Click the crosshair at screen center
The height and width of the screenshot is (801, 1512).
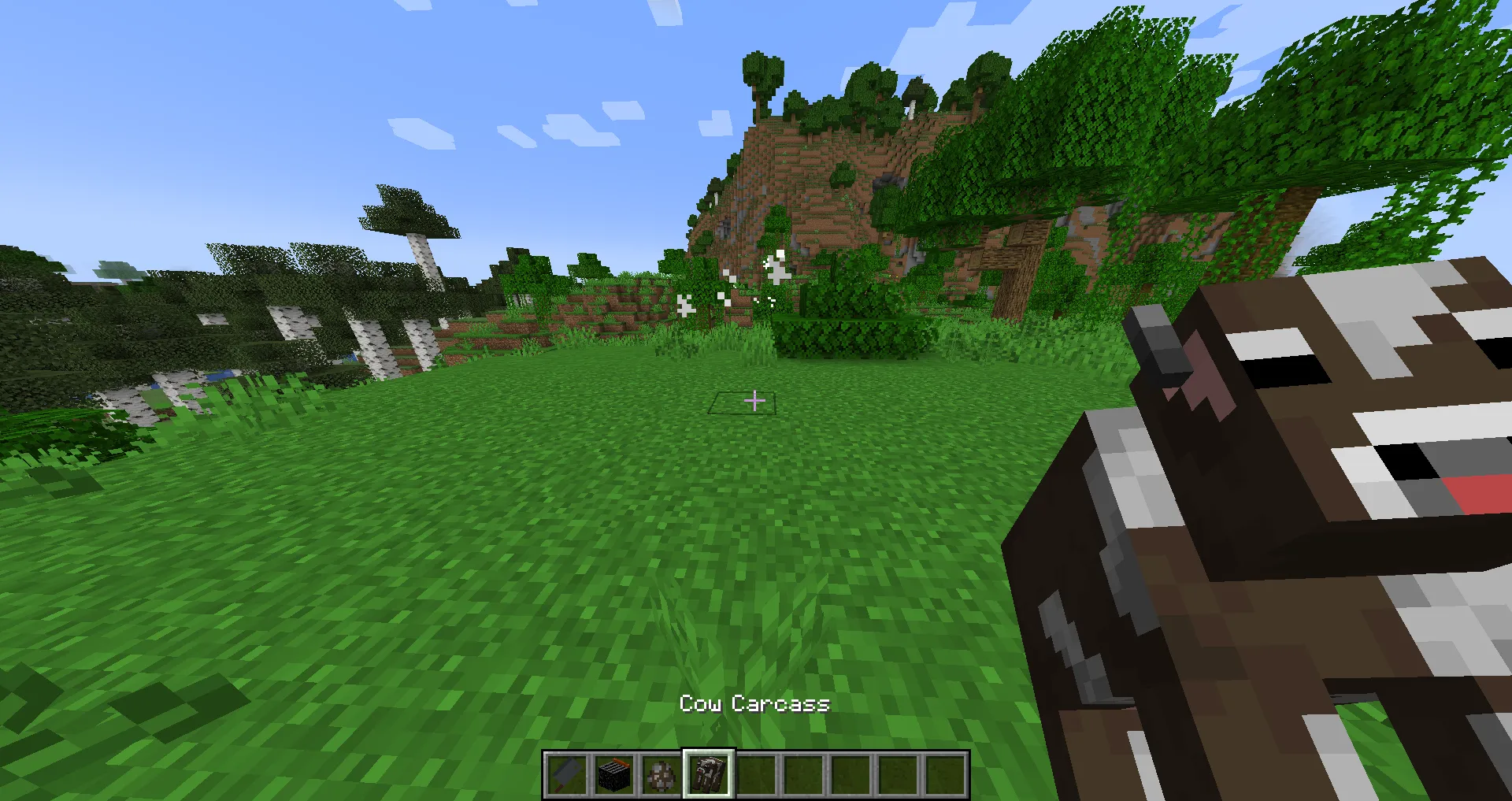point(754,402)
